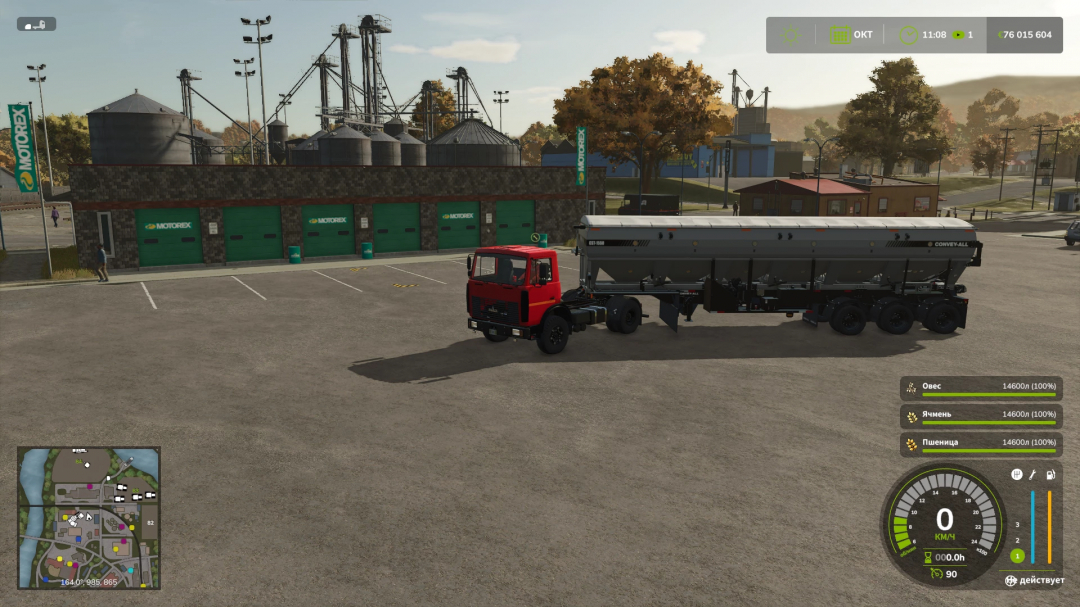Image resolution: width=1080 pixels, height=607 pixels.
Task: Click the wrench damage icon
Action: [x=1033, y=474]
